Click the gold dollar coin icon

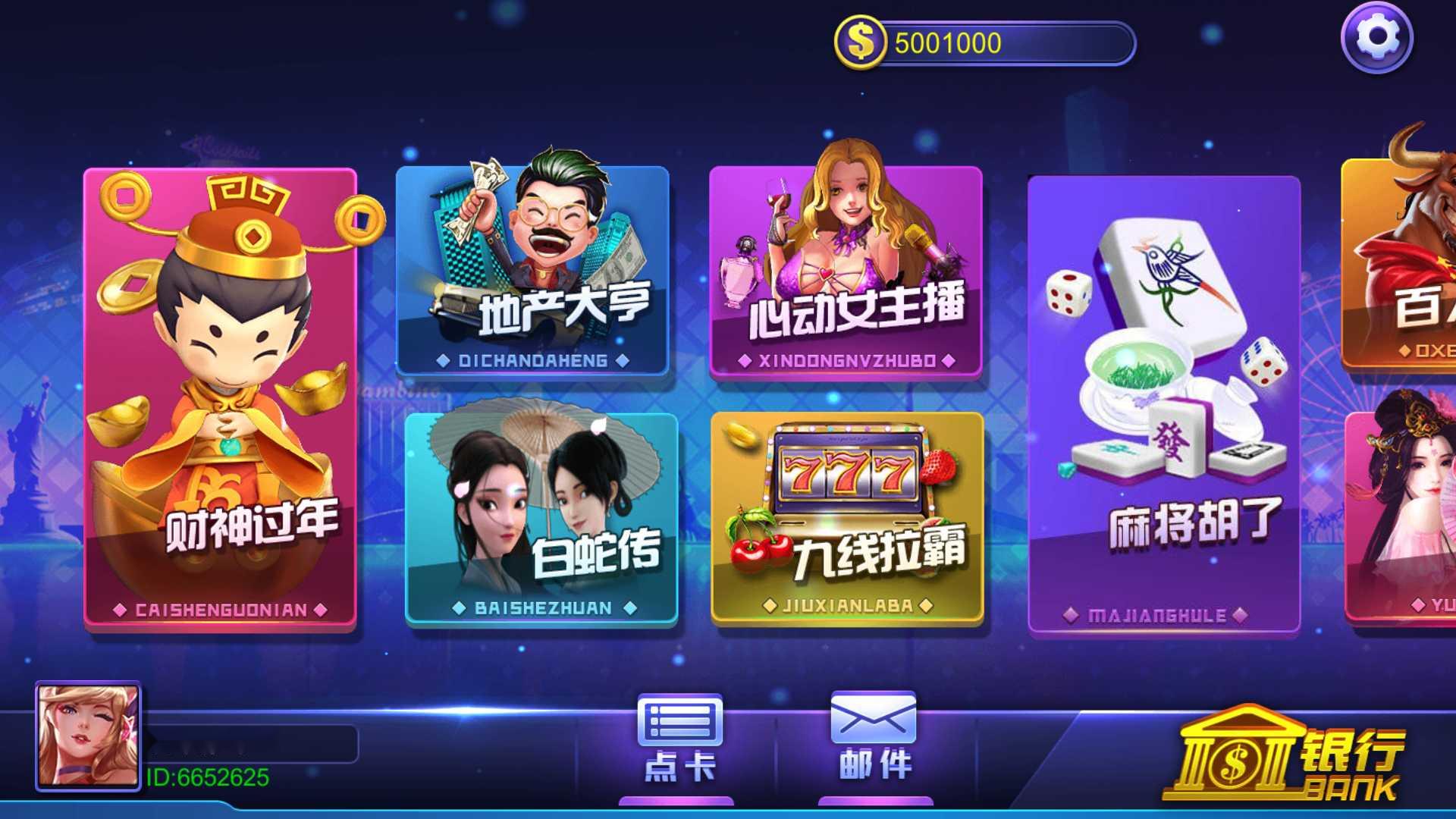pos(861,42)
